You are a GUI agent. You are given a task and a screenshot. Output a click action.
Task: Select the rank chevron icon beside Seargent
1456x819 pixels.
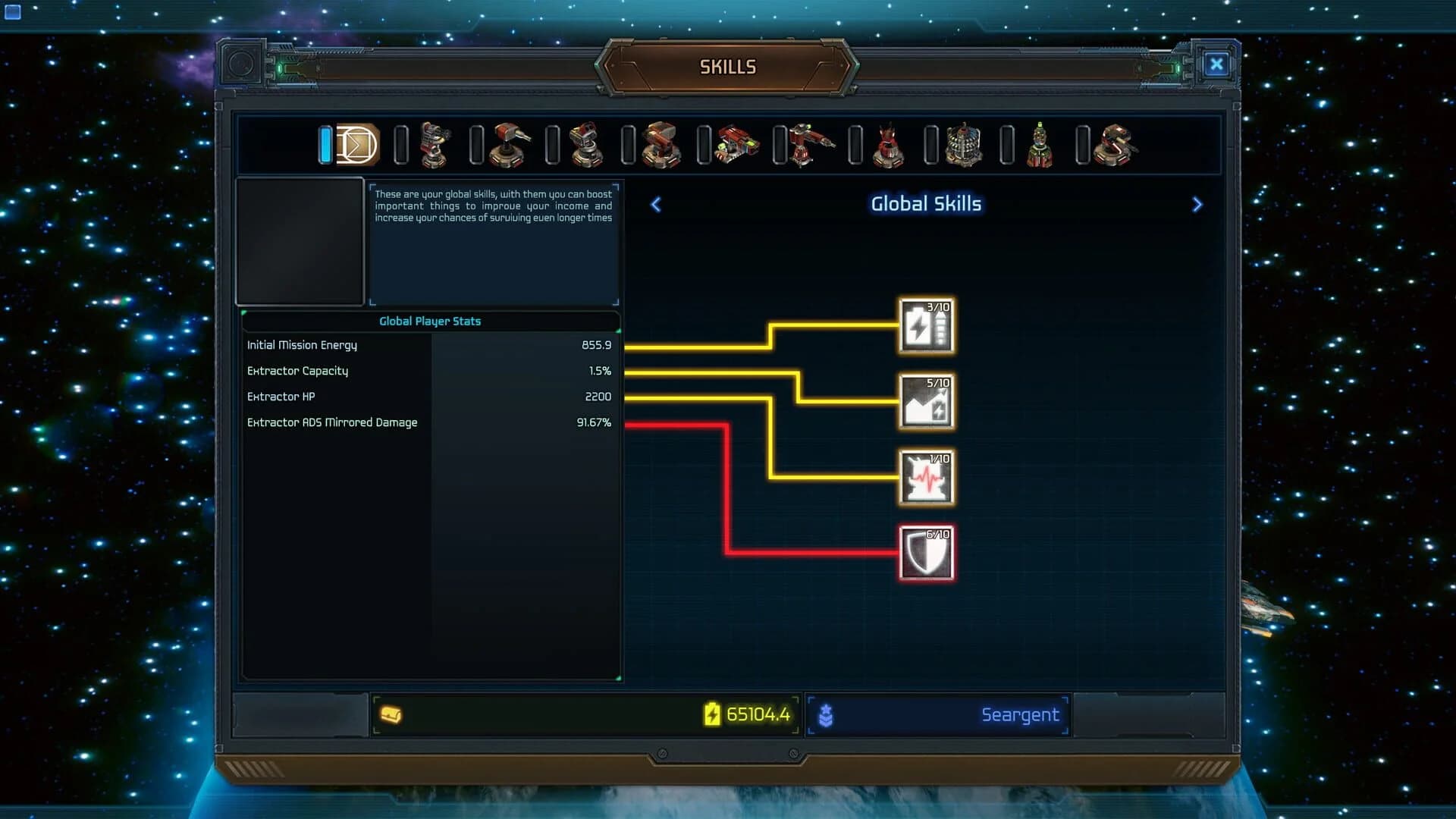(x=827, y=714)
